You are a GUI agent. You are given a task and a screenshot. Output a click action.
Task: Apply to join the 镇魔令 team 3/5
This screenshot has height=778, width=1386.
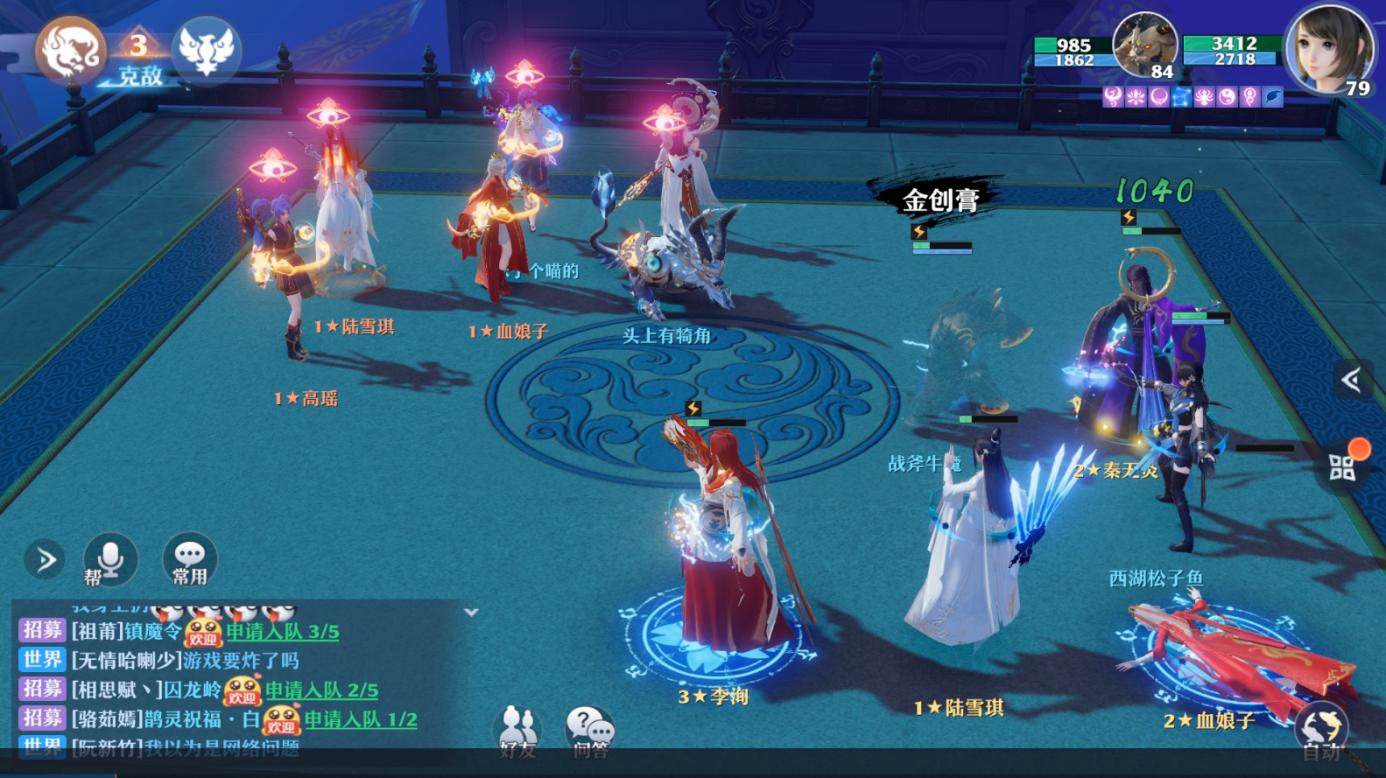(282, 631)
